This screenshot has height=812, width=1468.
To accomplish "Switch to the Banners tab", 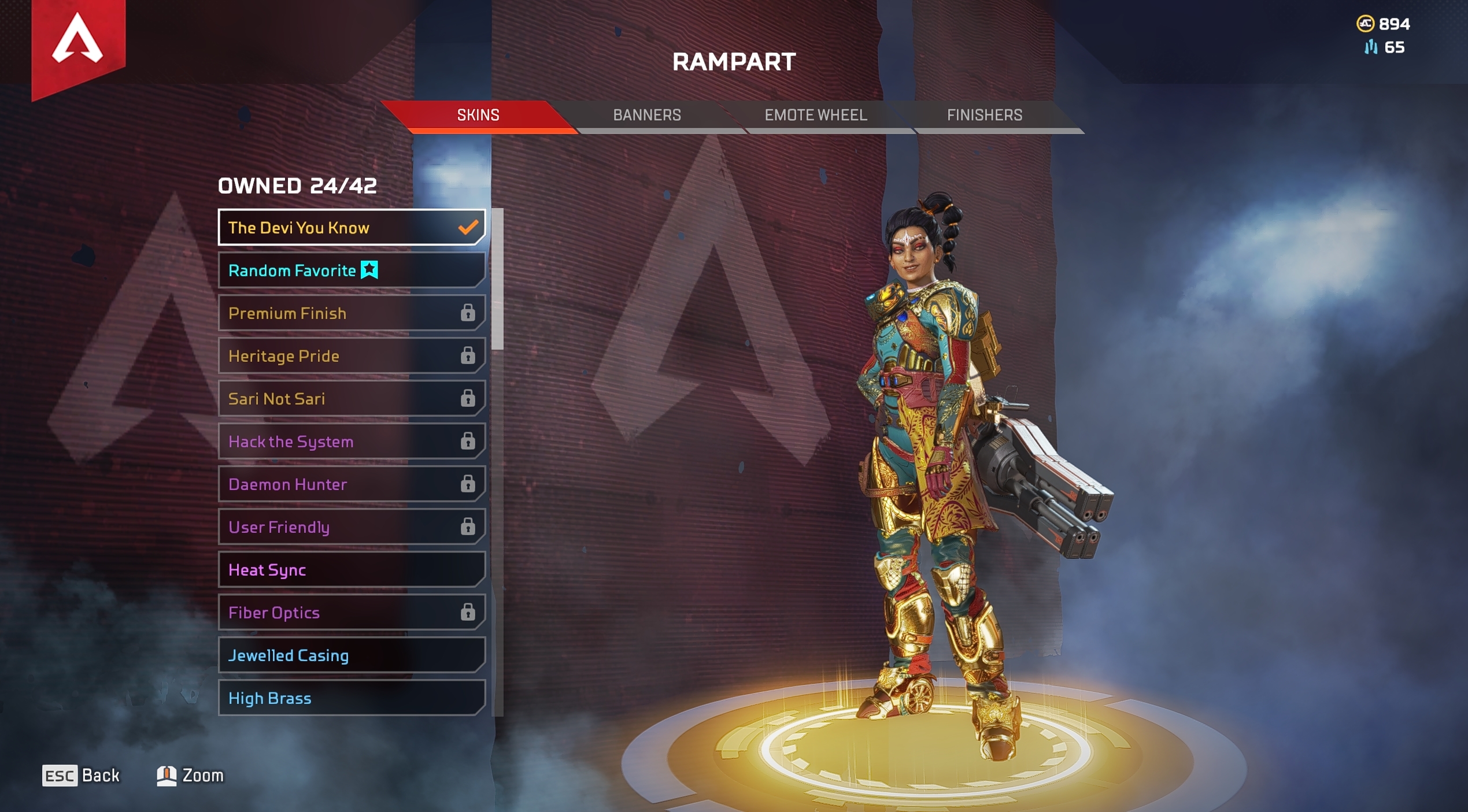I will (x=646, y=115).
